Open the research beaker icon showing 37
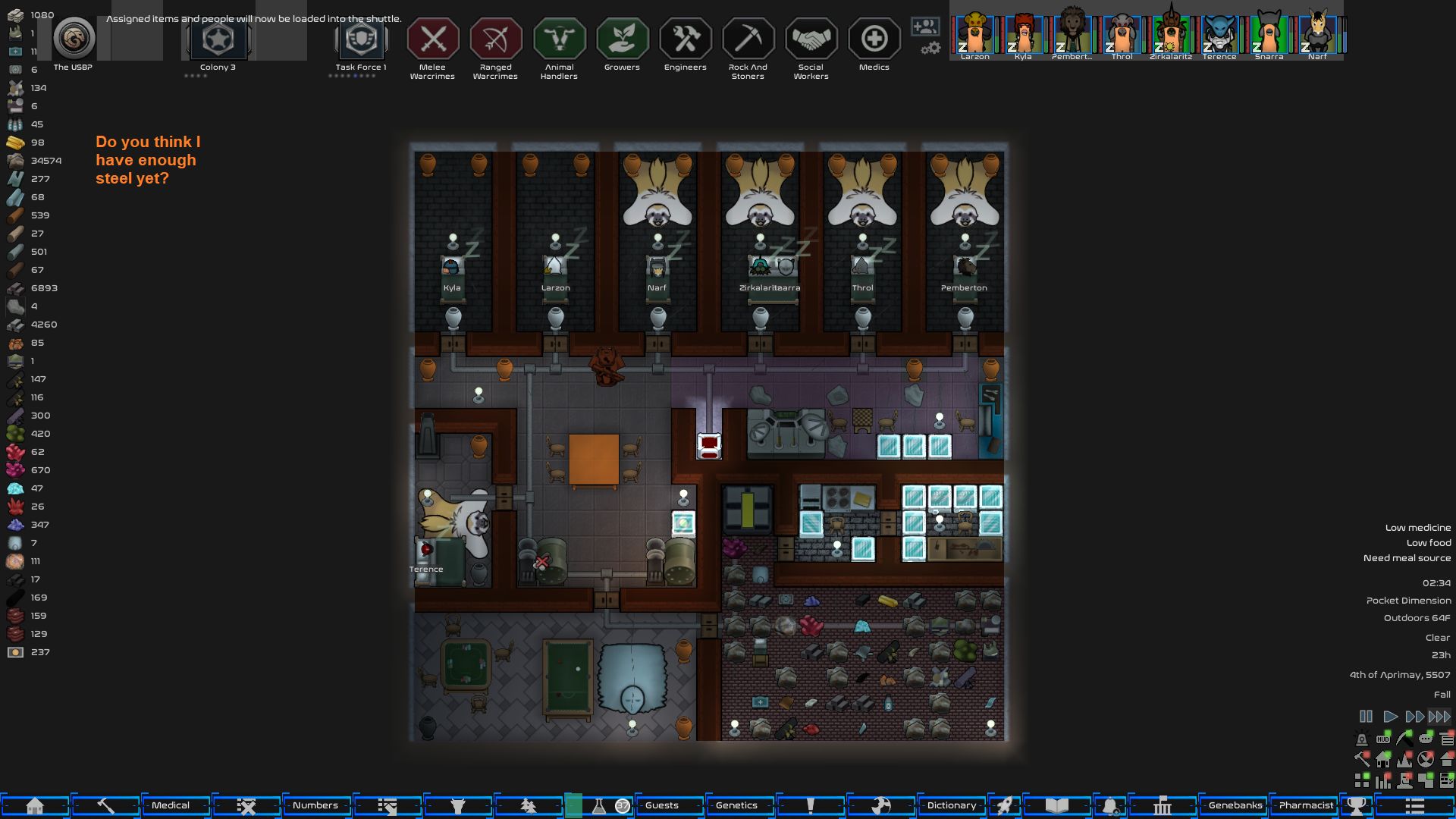Image resolution: width=1456 pixels, height=819 pixels. point(603,805)
